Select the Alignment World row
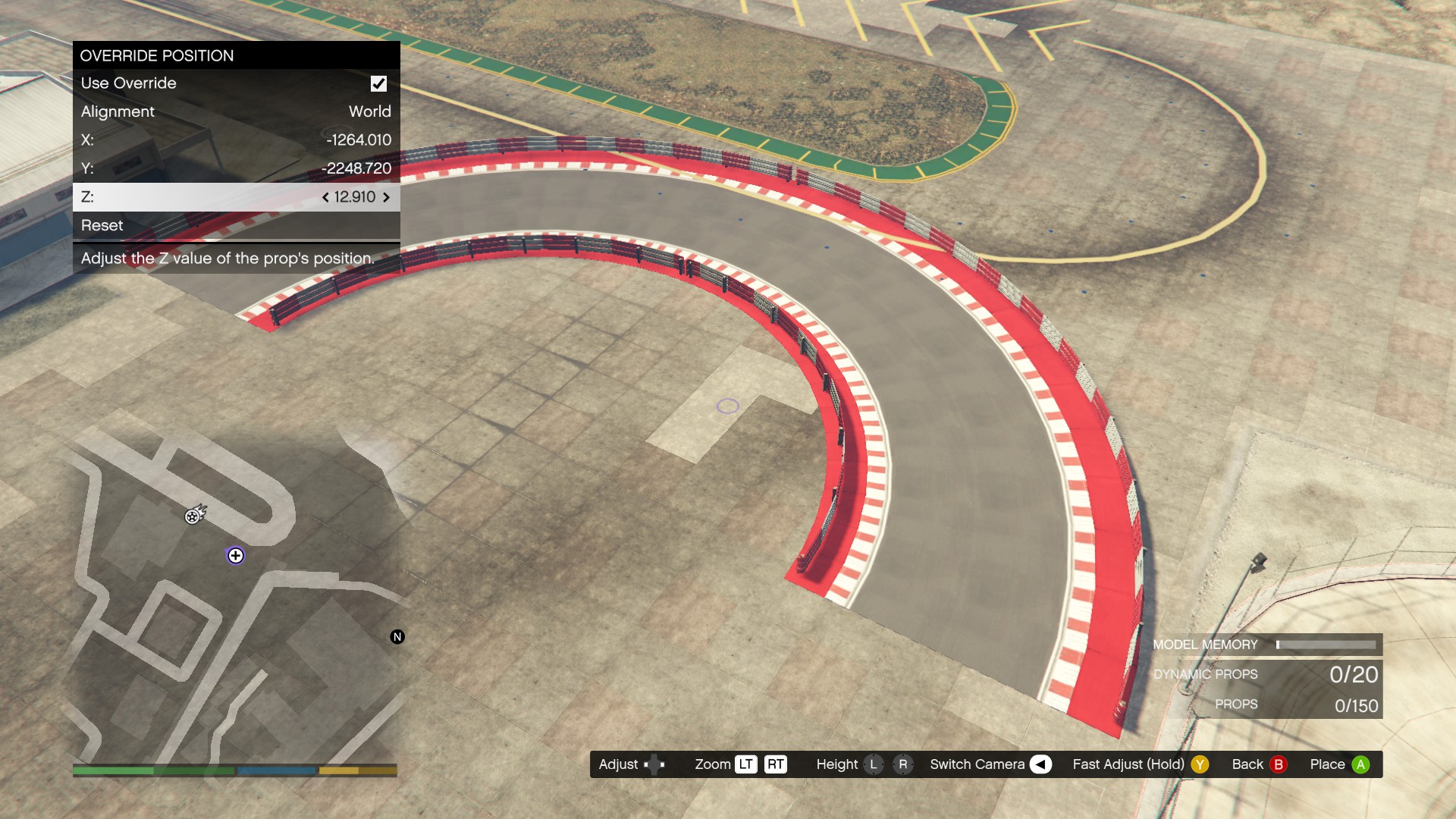The width and height of the screenshot is (1456, 819). click(236, 111)
